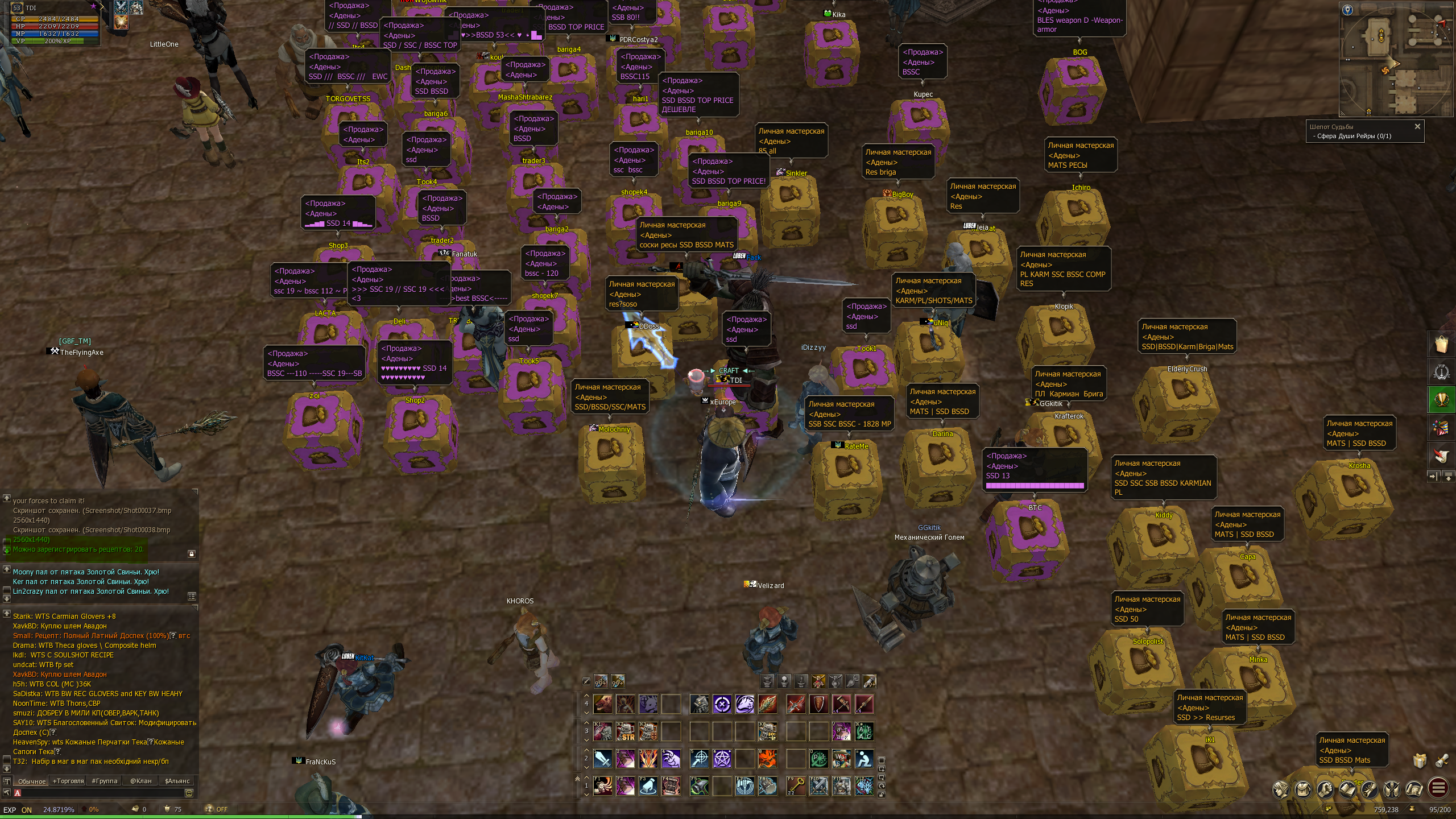This screenshot has width=1456, height=819.
Task: Click the padlock lock toggle on the hotbar
Action: pyautogui.click(x=881, y=794)
